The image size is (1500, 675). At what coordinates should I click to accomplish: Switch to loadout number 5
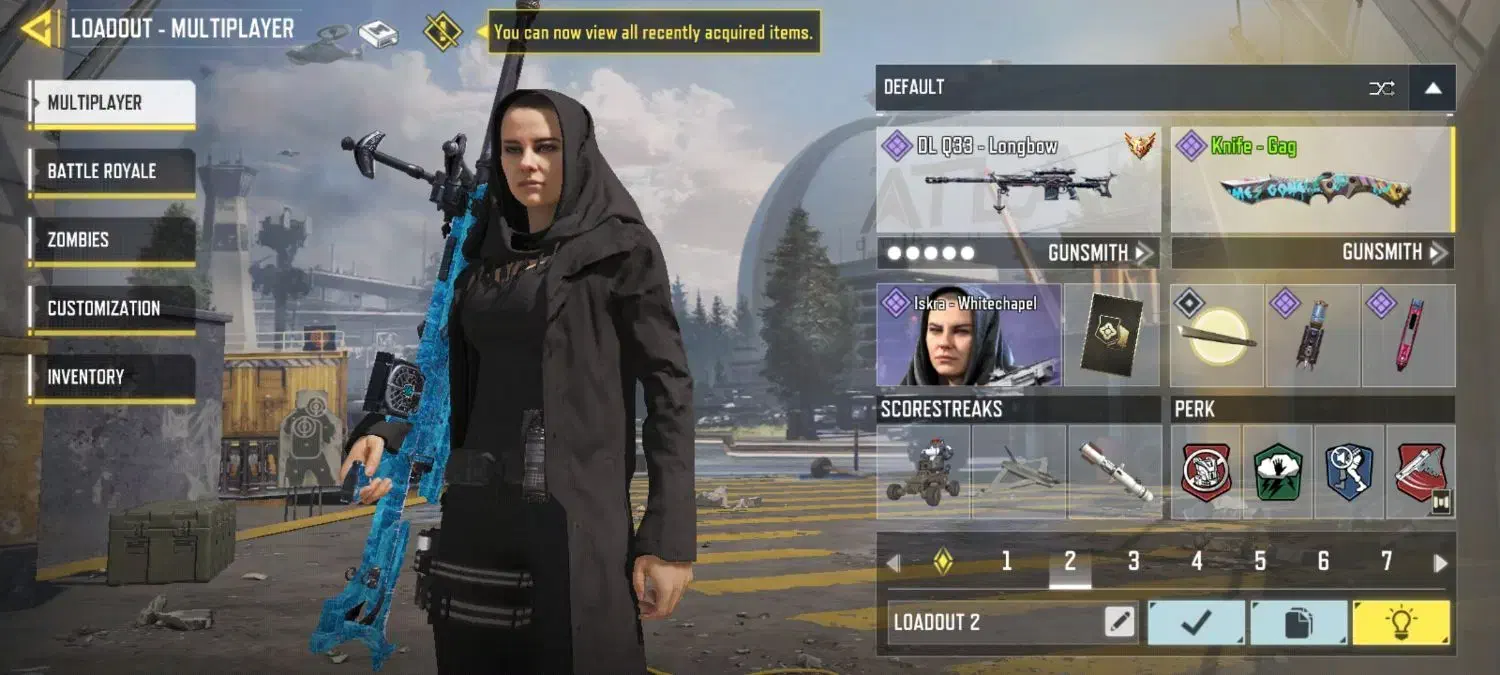pos(1260,562)
